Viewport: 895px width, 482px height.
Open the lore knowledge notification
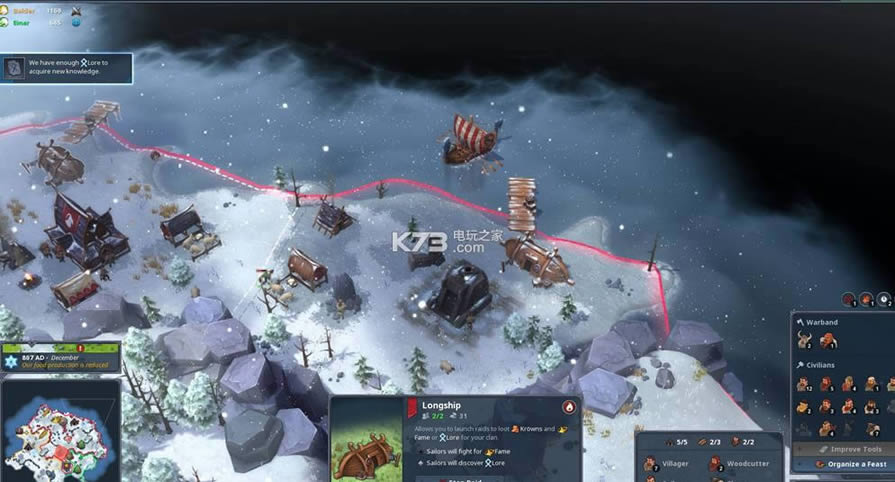[x=66, y=68]
